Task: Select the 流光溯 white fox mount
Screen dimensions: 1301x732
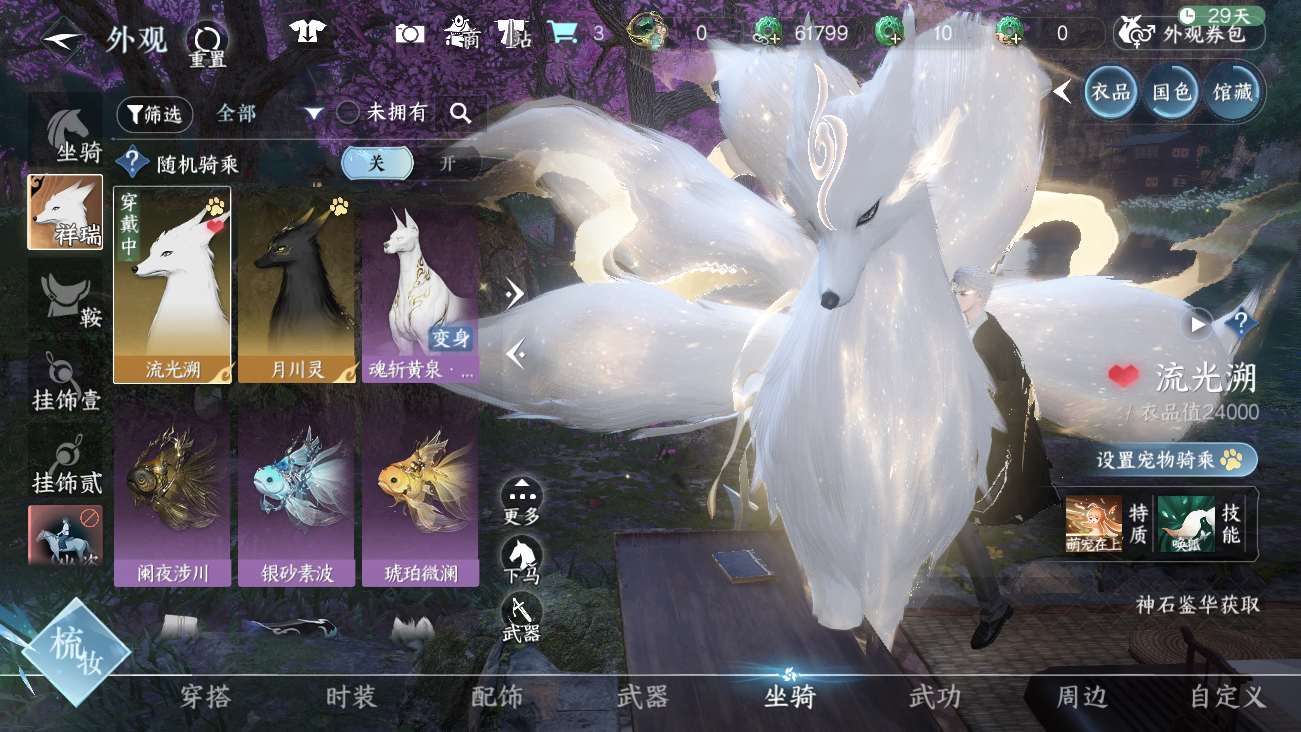Action: coord(173,285)
